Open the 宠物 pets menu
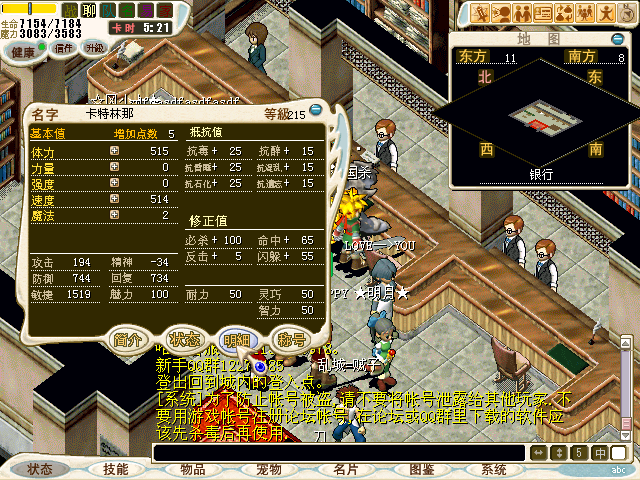This screenshot has height=480, width=640. pos(268,469)
